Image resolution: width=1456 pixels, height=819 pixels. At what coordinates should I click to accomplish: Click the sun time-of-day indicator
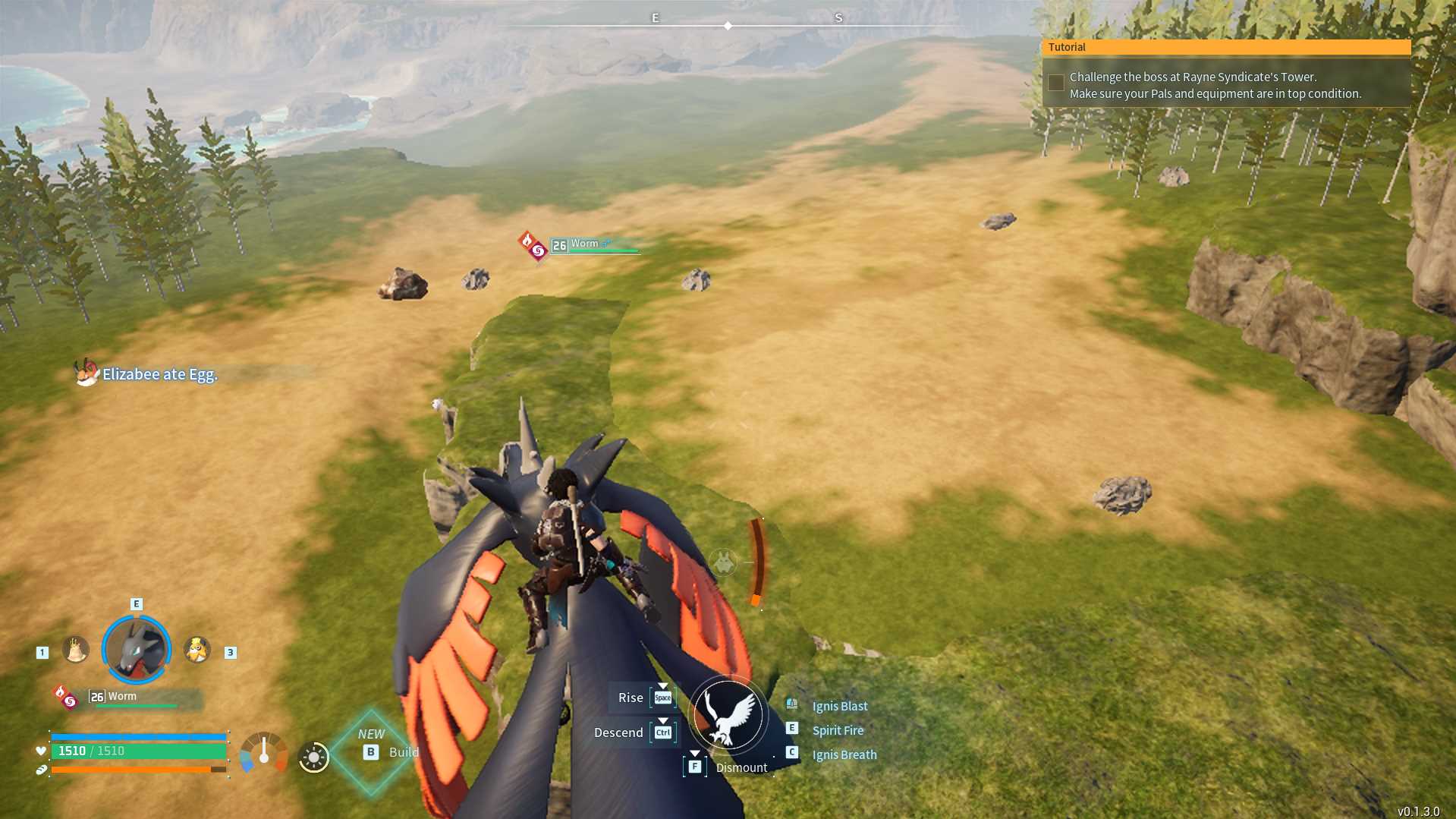pyautogui.click(x=313, y=757)
